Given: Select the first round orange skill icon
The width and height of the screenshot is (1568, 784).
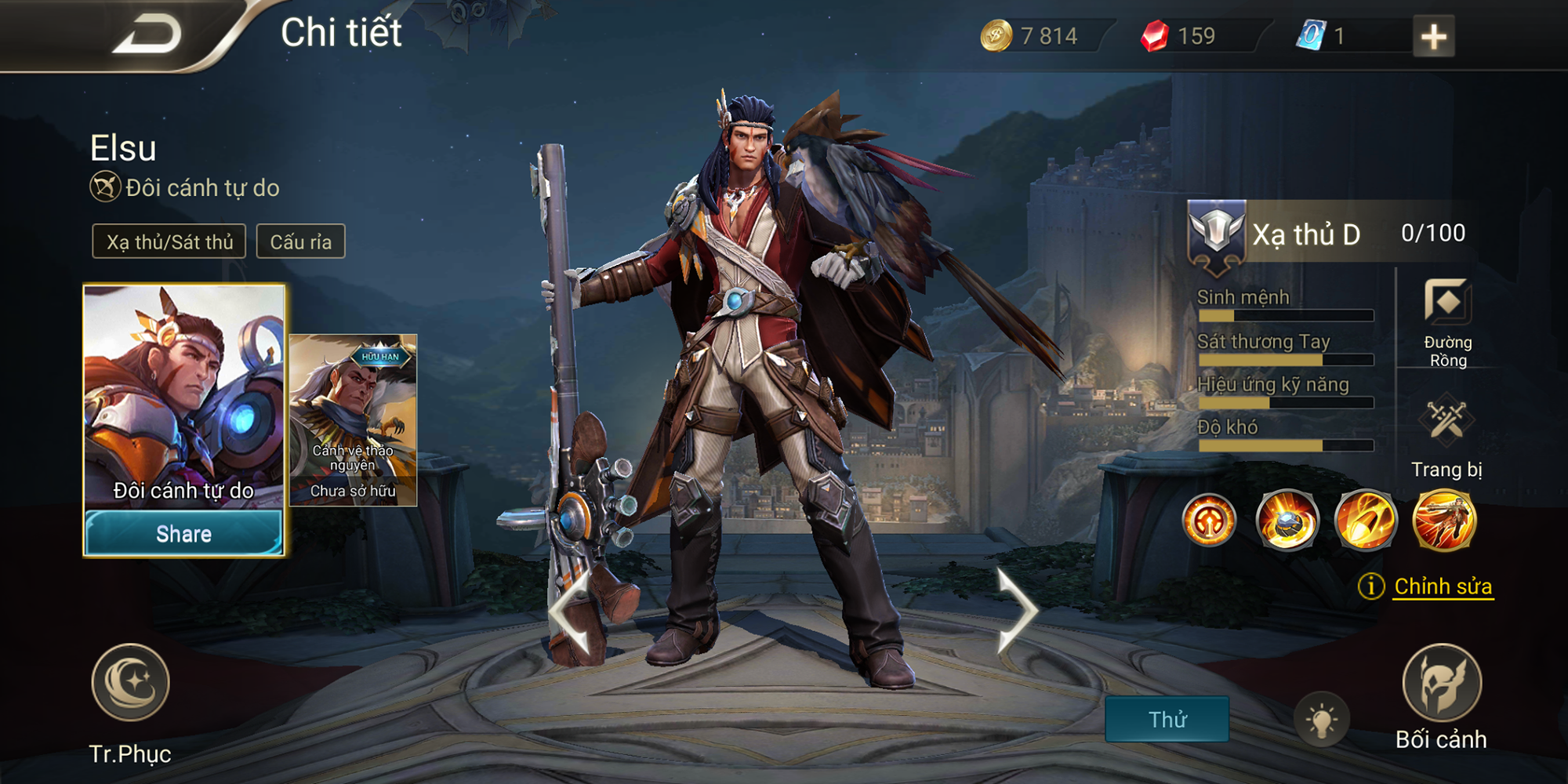Looking at the screenshot, I should (1209, 520).
